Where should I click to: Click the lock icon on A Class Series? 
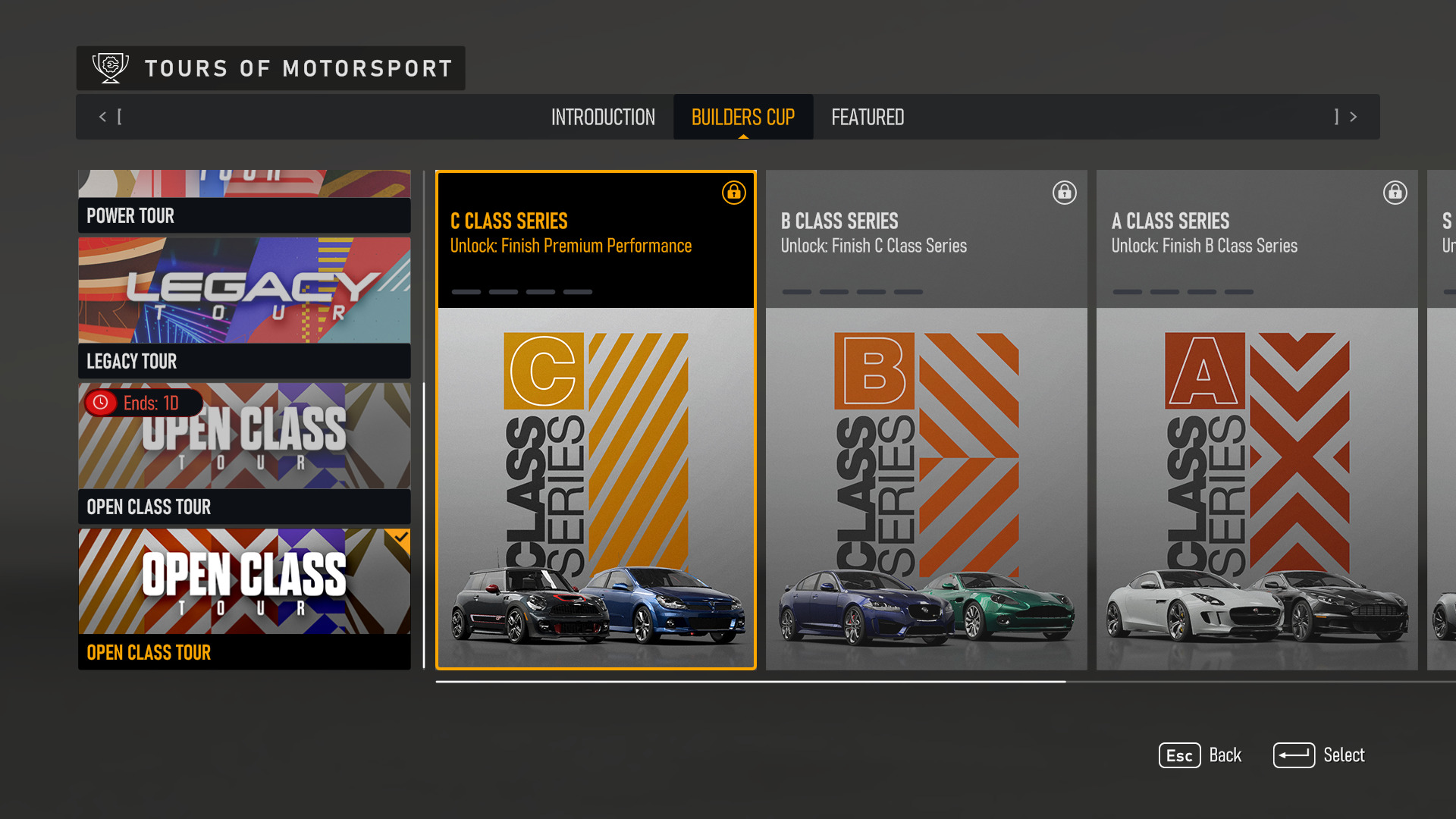[1395, 193]
